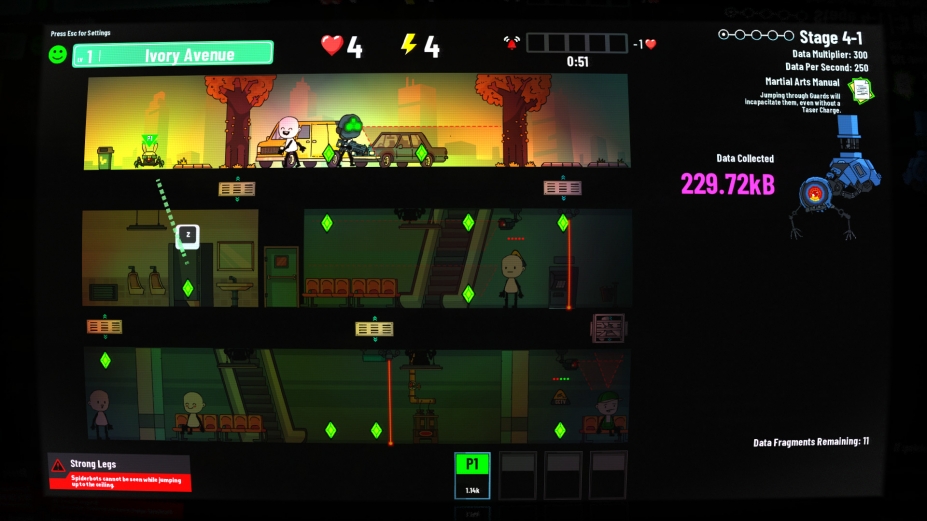
Task: Click the red heart lives icon
Action: tap(332, 45)
